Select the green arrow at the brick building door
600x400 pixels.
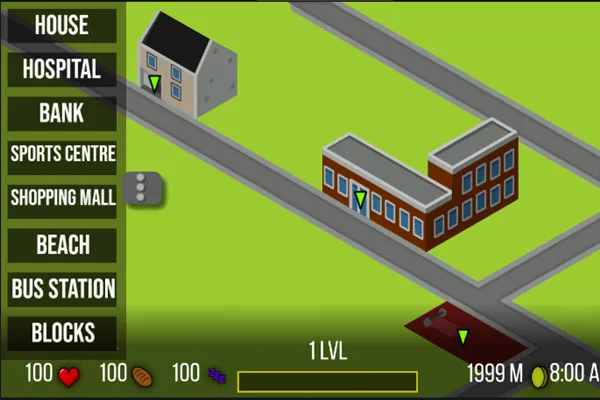tap(360, 199)
